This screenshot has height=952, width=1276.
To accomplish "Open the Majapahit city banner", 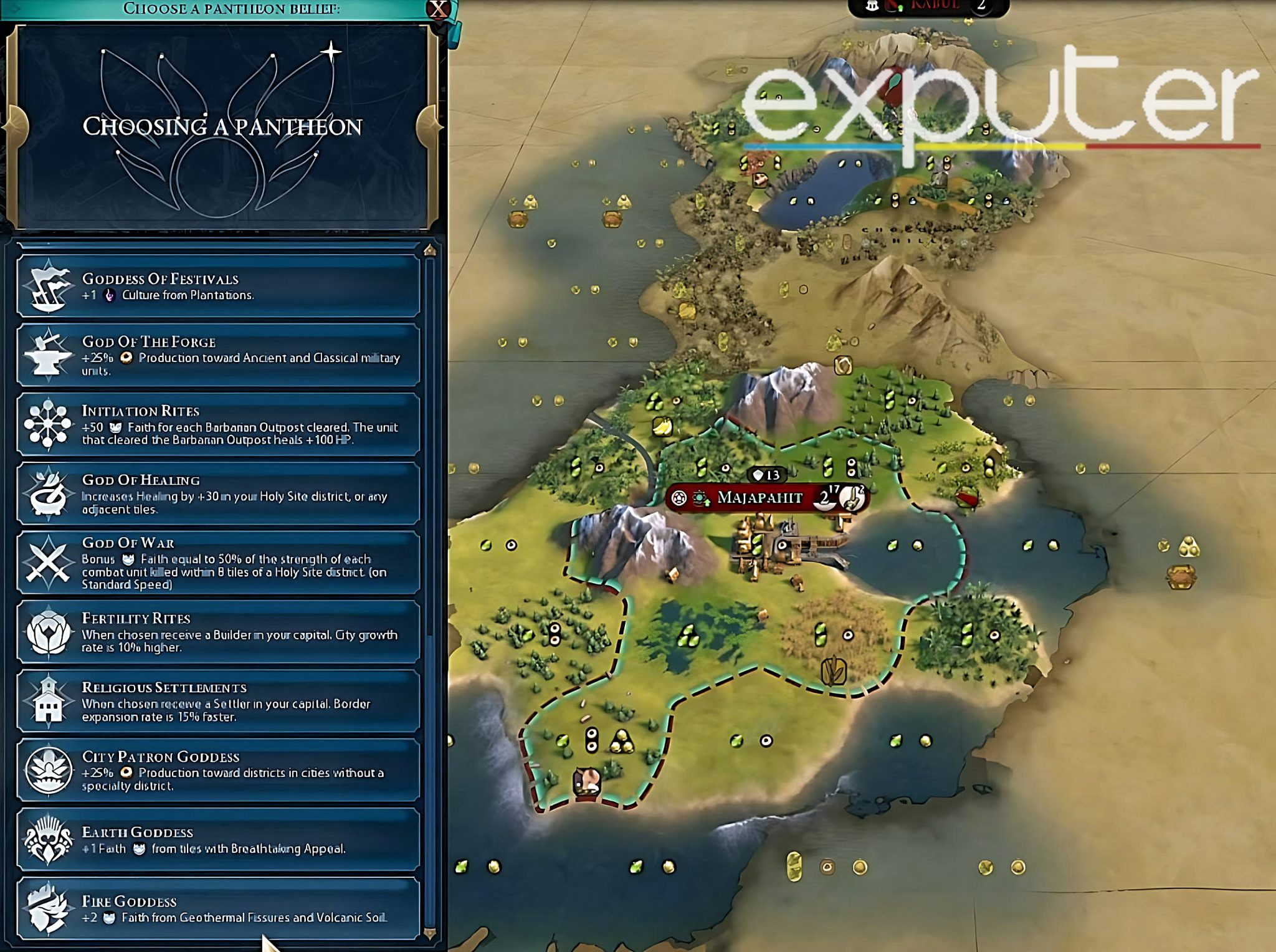I will [760, 497].
